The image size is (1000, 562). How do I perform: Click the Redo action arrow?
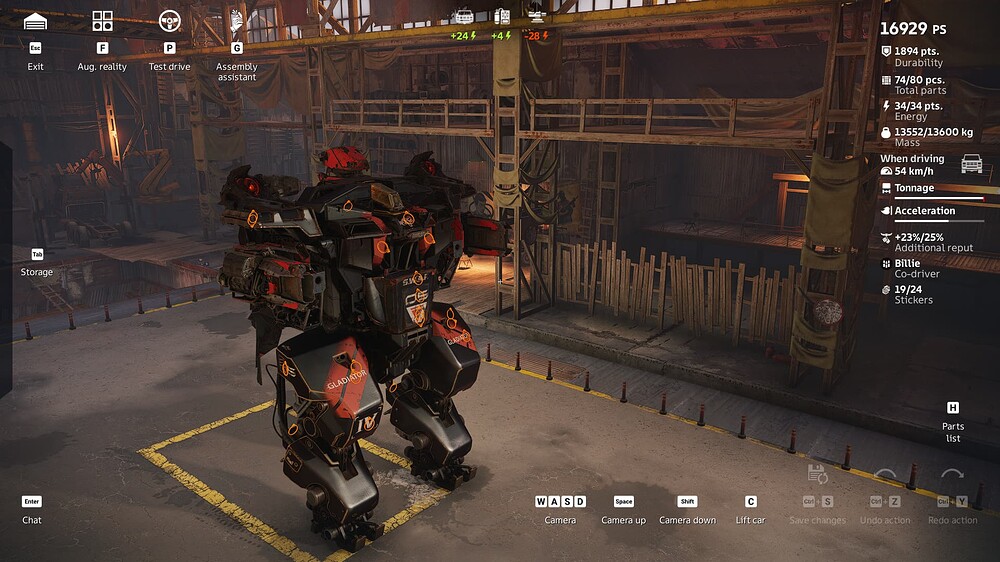tap(952, 477)
